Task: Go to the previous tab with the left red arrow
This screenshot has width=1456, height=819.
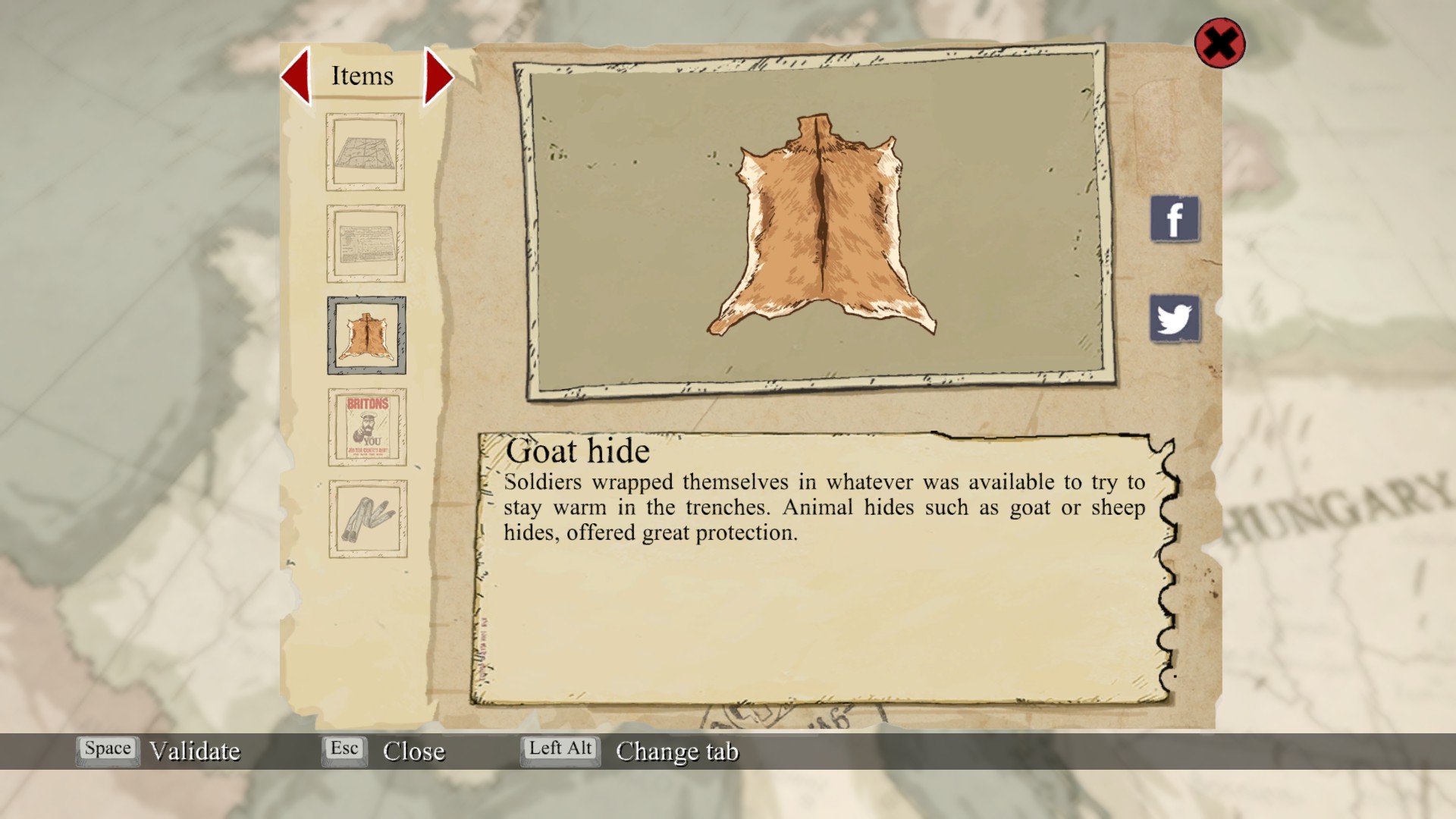Action: coord(297,76)
